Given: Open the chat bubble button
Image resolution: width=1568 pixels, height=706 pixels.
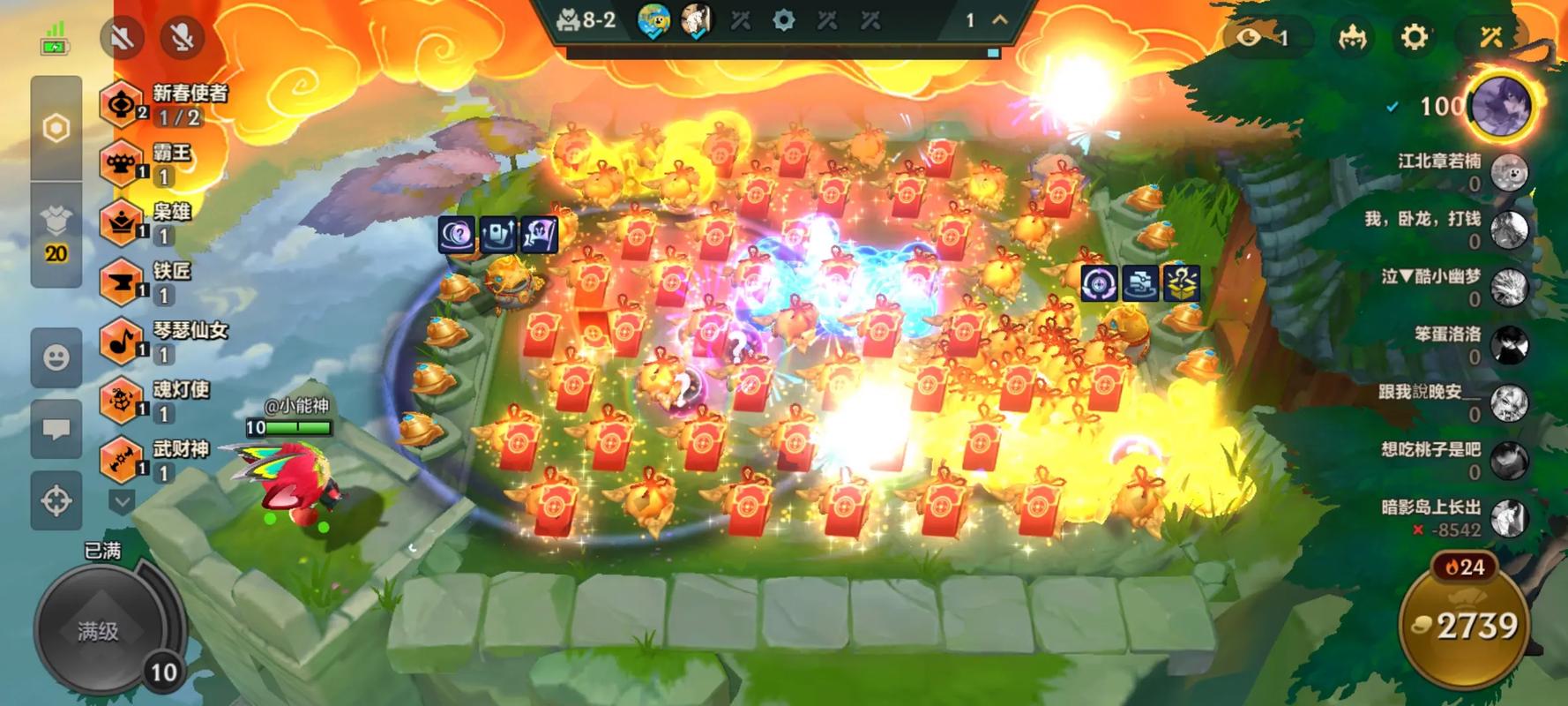Looking at the screenshot, I should click(56, 429).
